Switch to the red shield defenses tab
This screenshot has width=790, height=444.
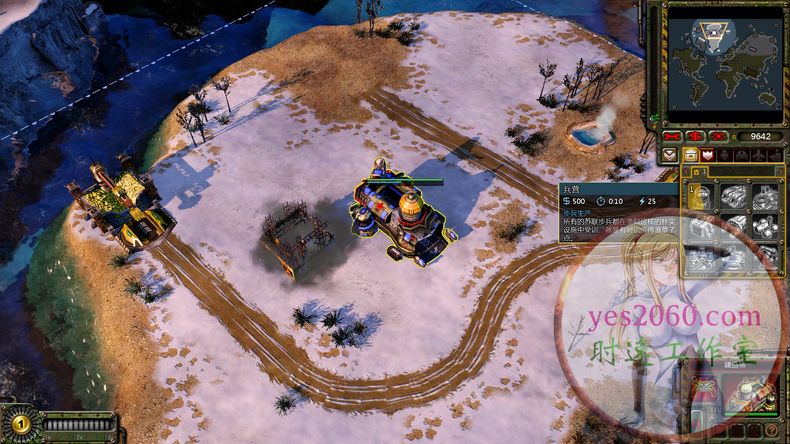coord(709,155)
